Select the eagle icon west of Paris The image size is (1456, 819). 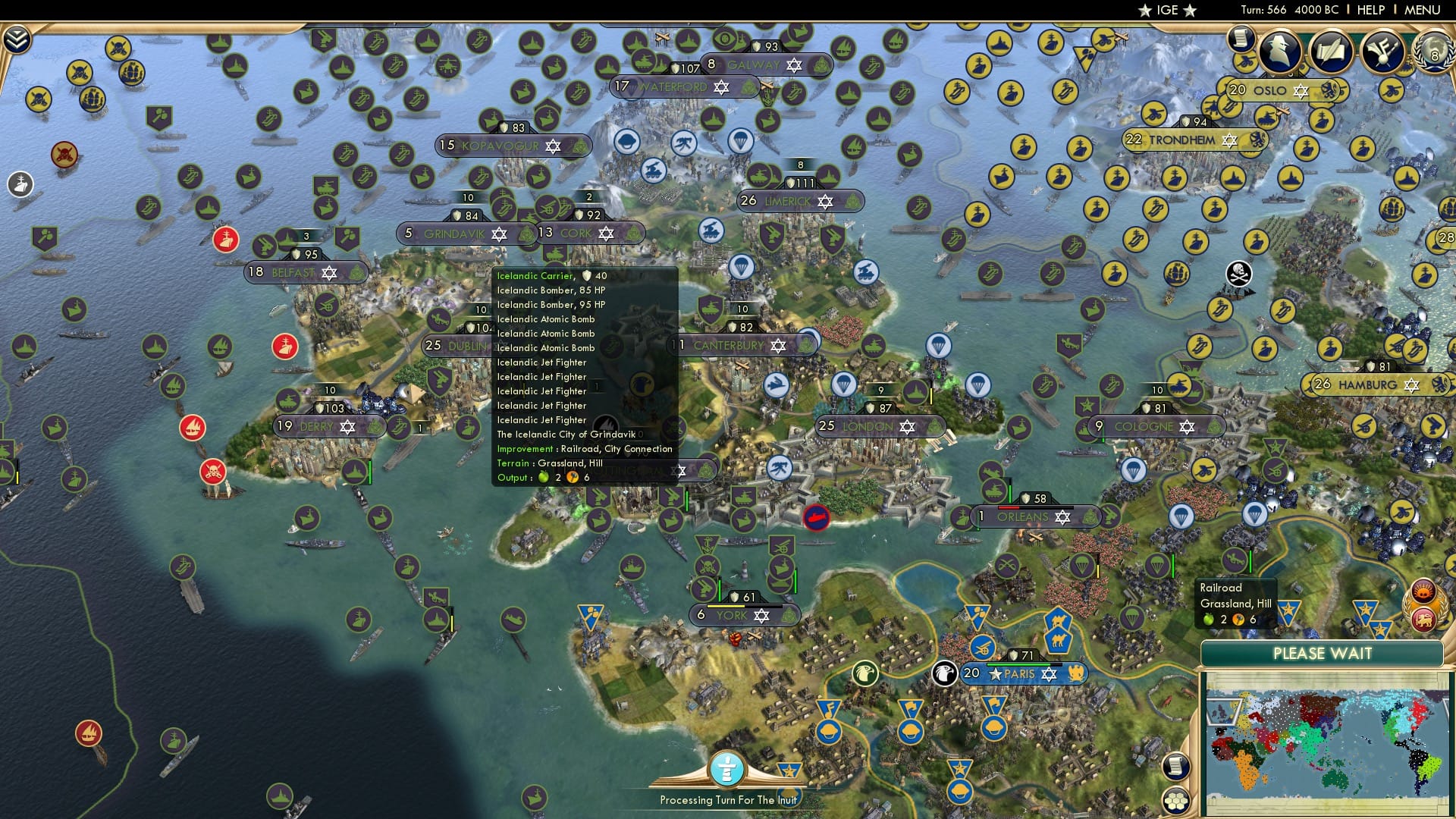[x=864, y=673]
